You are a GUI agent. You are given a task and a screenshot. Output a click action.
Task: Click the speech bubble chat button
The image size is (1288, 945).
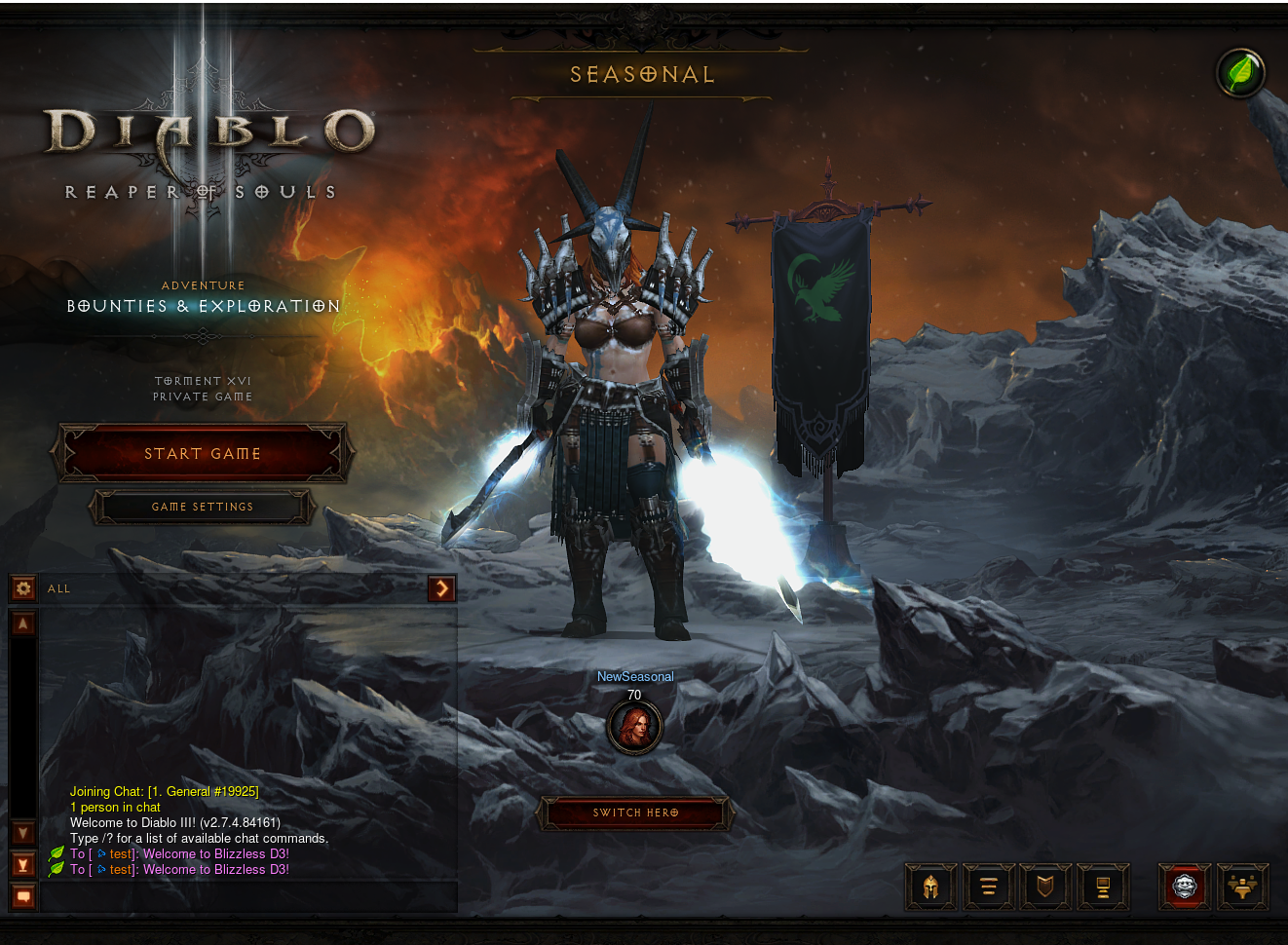[23, 896]
